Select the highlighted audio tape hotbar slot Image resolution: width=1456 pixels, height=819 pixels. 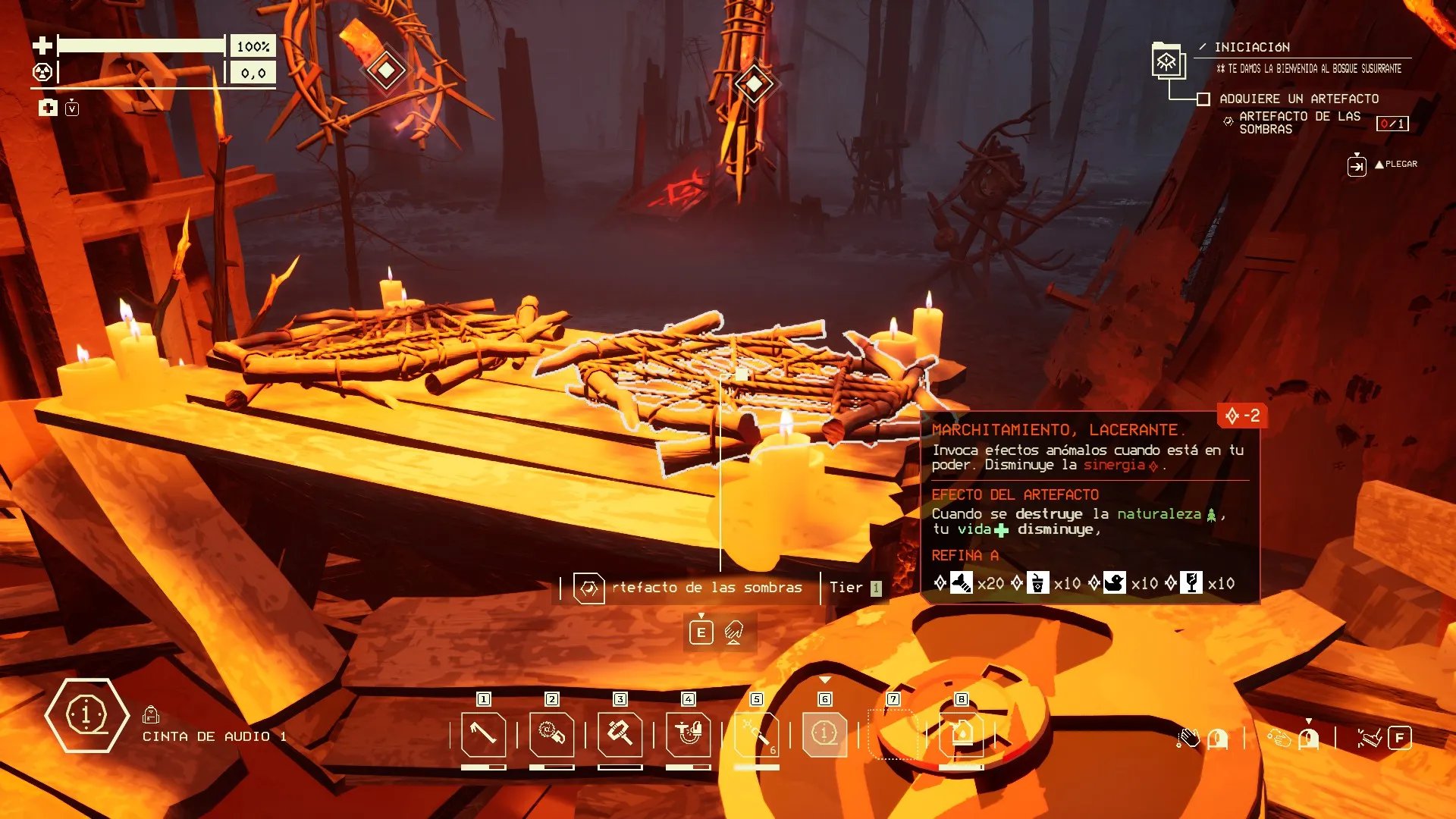pos(824,733)
